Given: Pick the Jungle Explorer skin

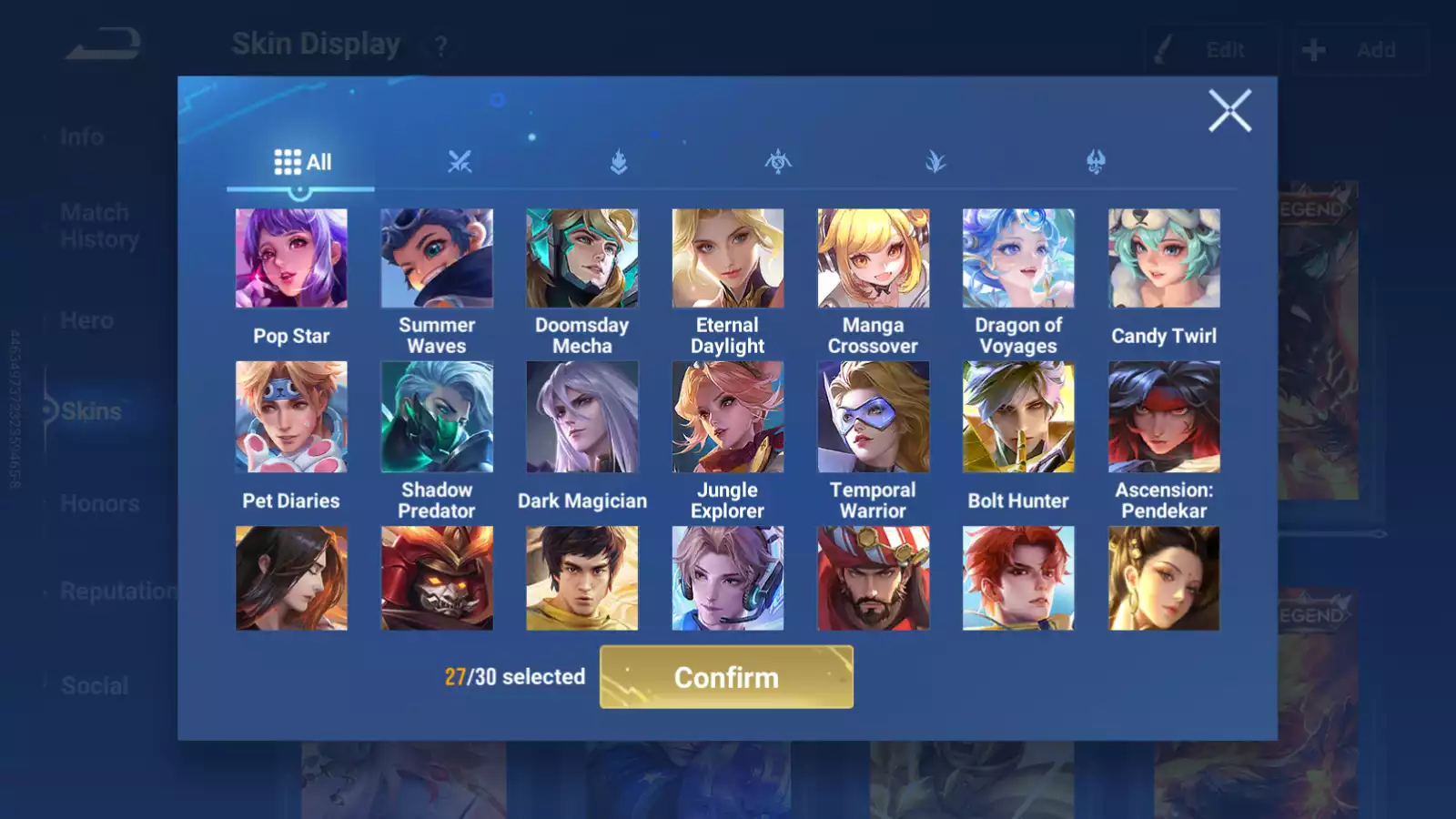Looking at the screenshot, I should coord(728,417).
